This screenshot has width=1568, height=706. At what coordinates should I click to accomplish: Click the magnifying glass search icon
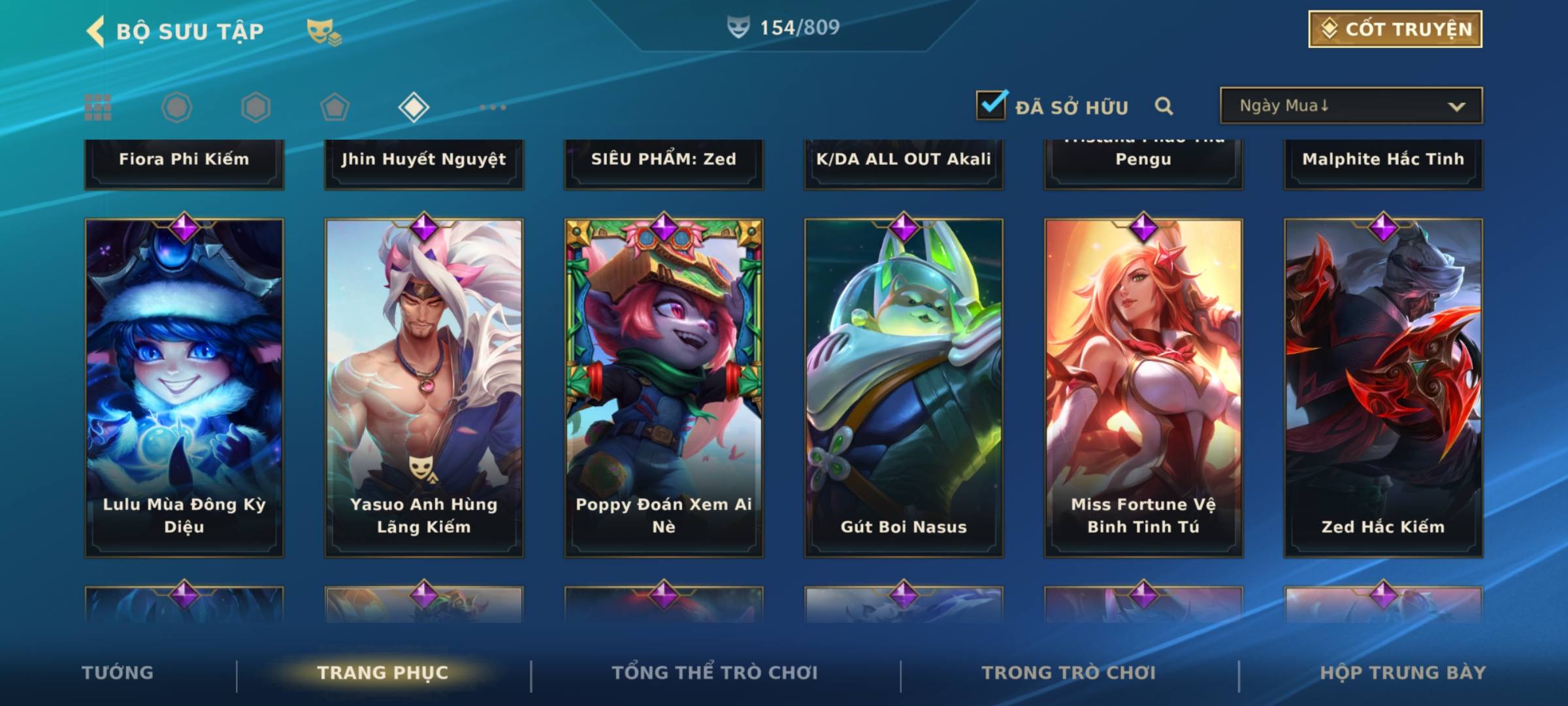[1164, 106]
